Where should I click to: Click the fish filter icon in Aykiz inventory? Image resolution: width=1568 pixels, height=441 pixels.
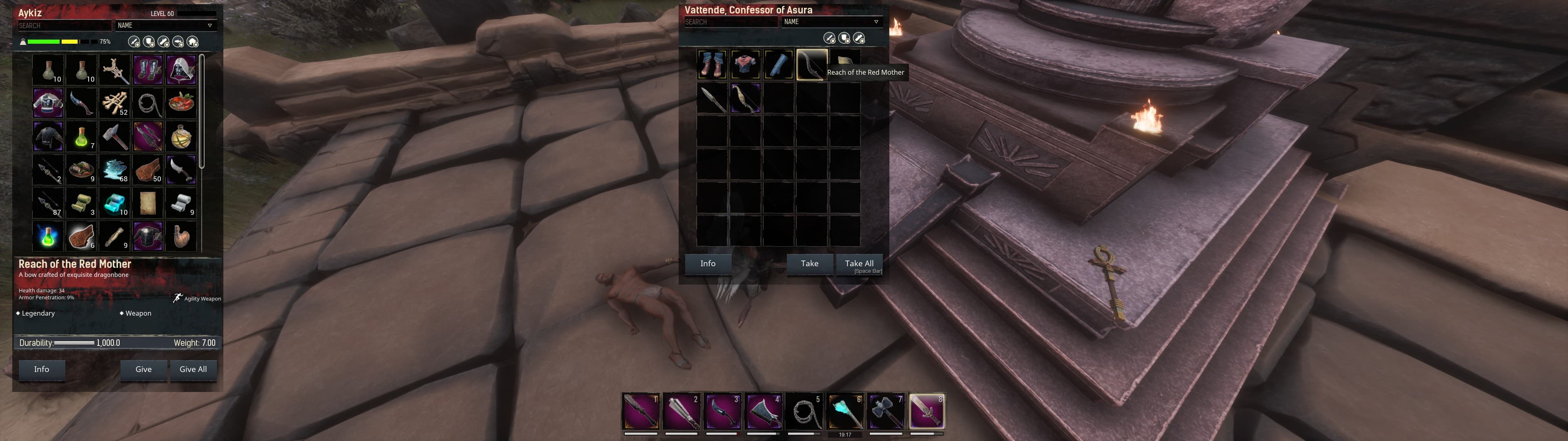[x=178, y=41]
